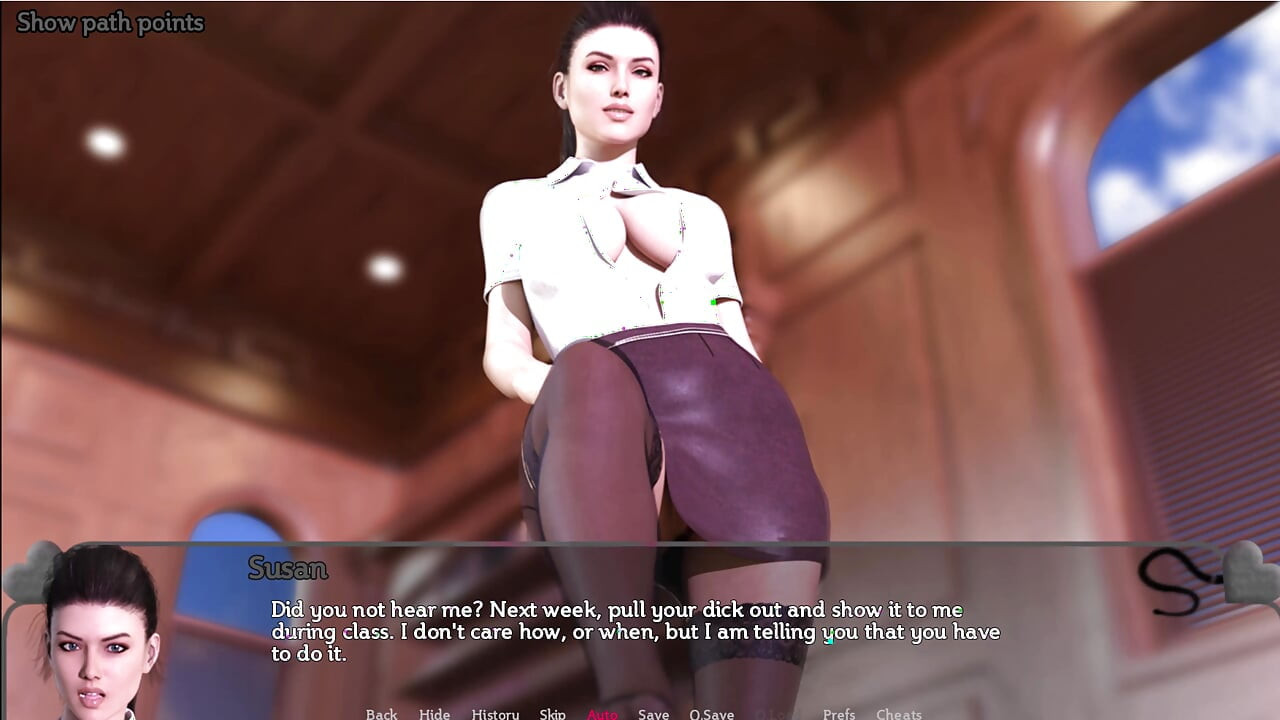This screenshot has height=720, width=1280.
Task: Open the History log of past dialogue
Action: [496, 714]
